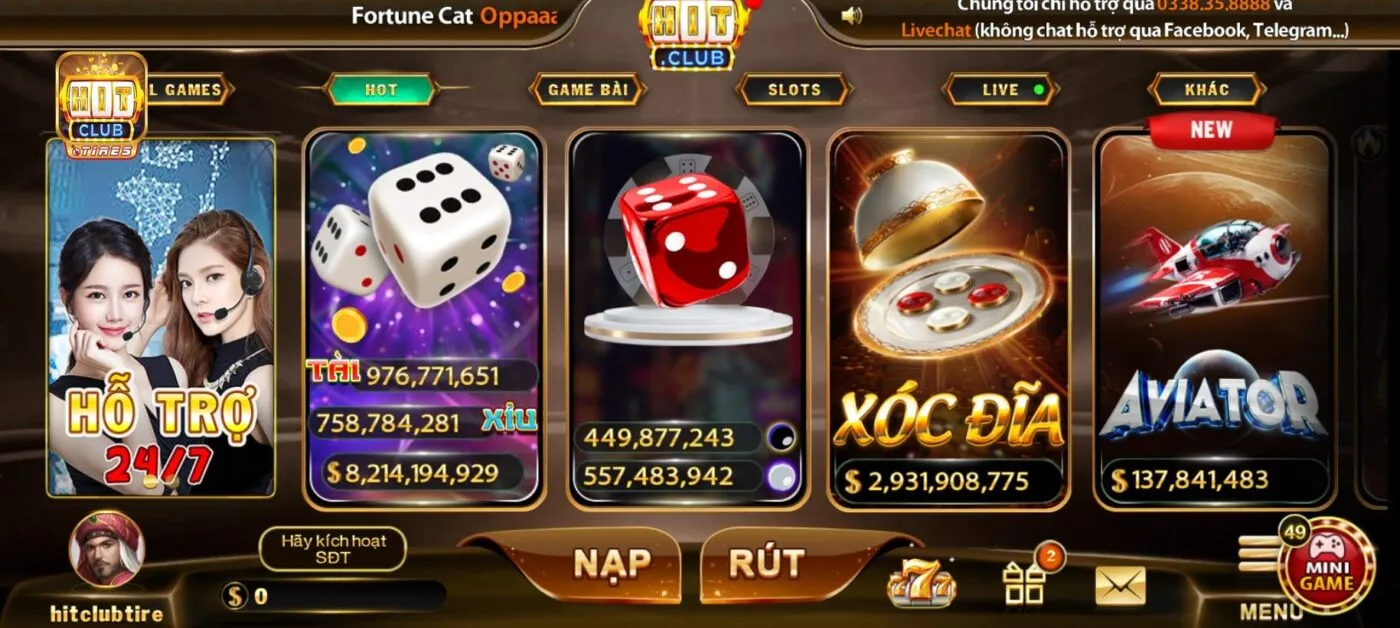Switch to the LIVE games tab

[x=1000, y=89]
